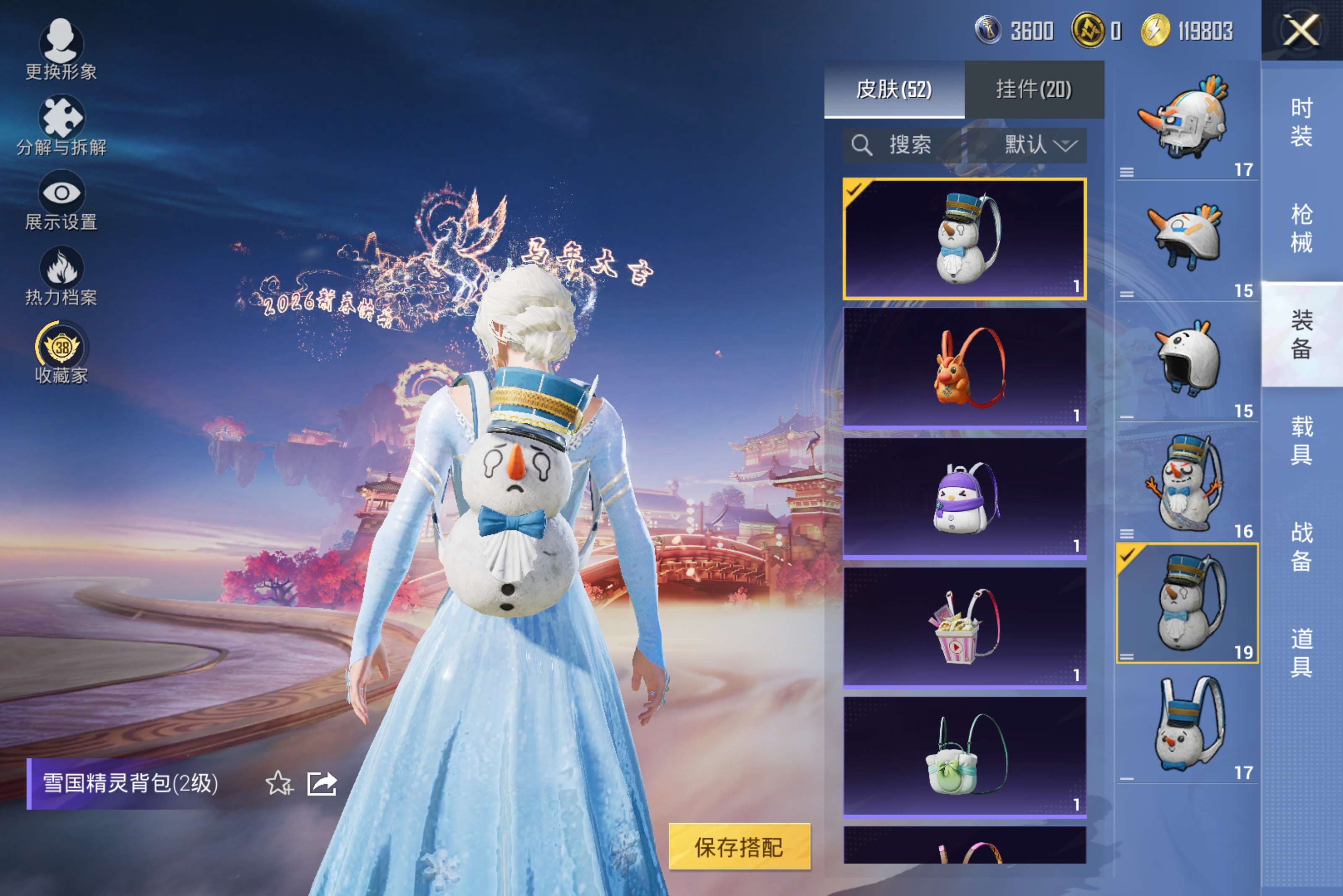Select the 皮肤(52) tab
This screenshot has height=896, width=1343.
coord(894,90)
